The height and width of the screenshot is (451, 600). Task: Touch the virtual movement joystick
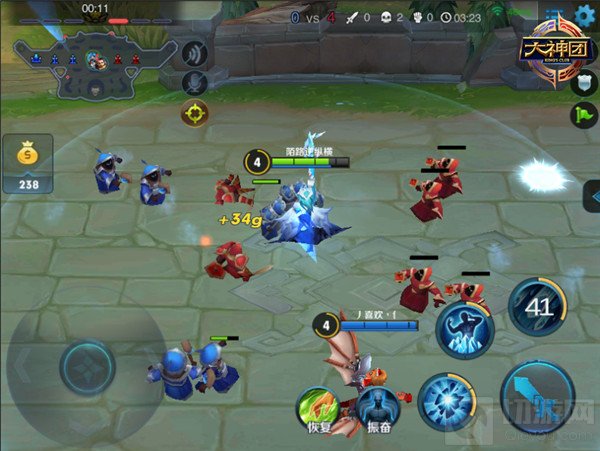[87, 367]
